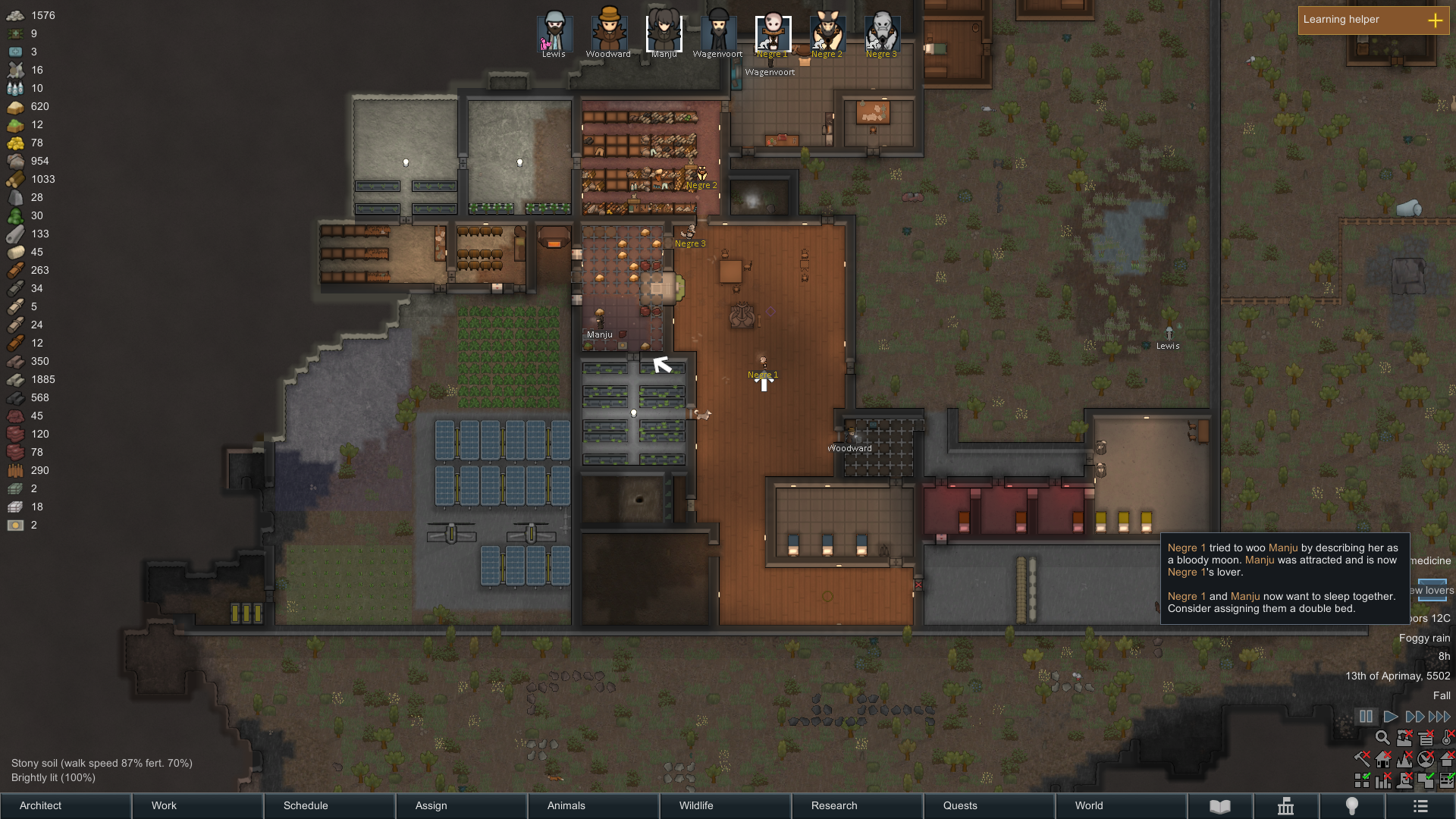Expand the Learning helper panel
Screen dimensions: 1456x819
pos(1435,20)
